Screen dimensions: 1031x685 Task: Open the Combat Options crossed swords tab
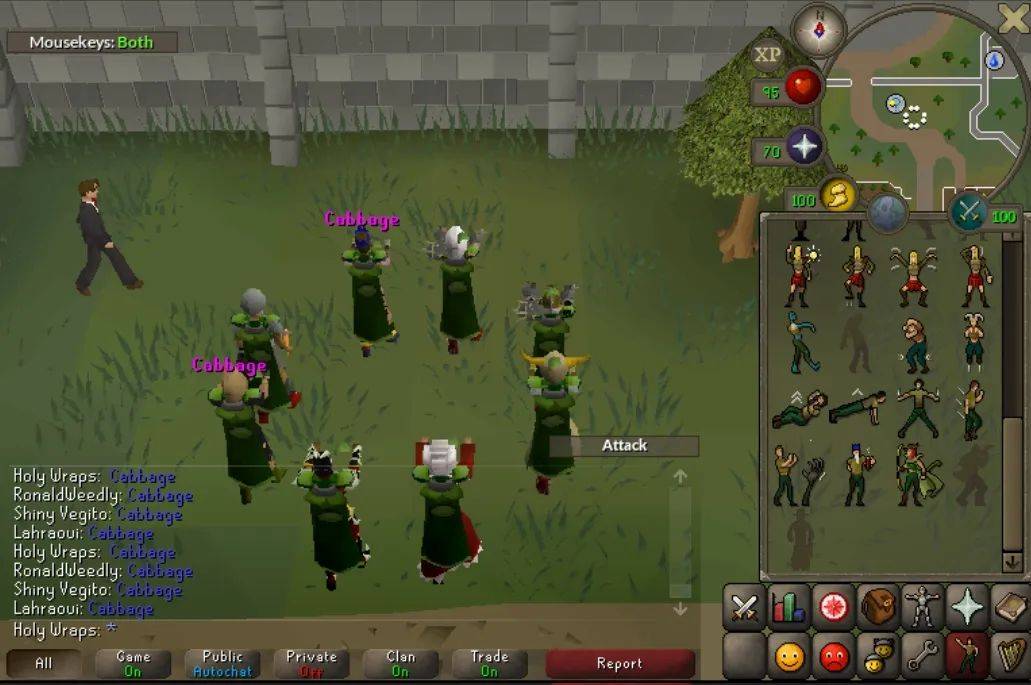pos(743,608)
